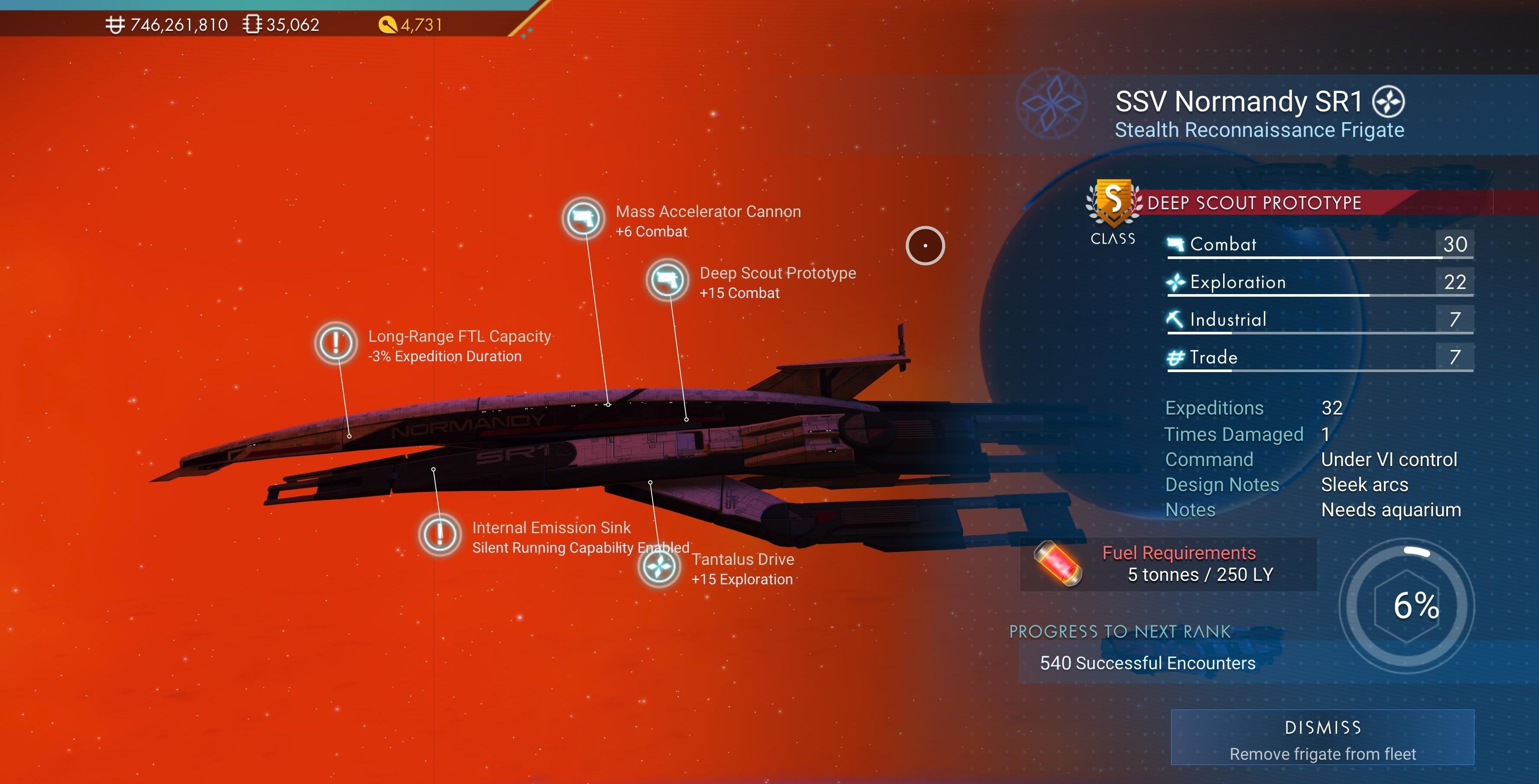Image resolution: width=1539 pixels, height=784 pixels.
Task: Select the S class rank badge
Action: pos(1112,203)
